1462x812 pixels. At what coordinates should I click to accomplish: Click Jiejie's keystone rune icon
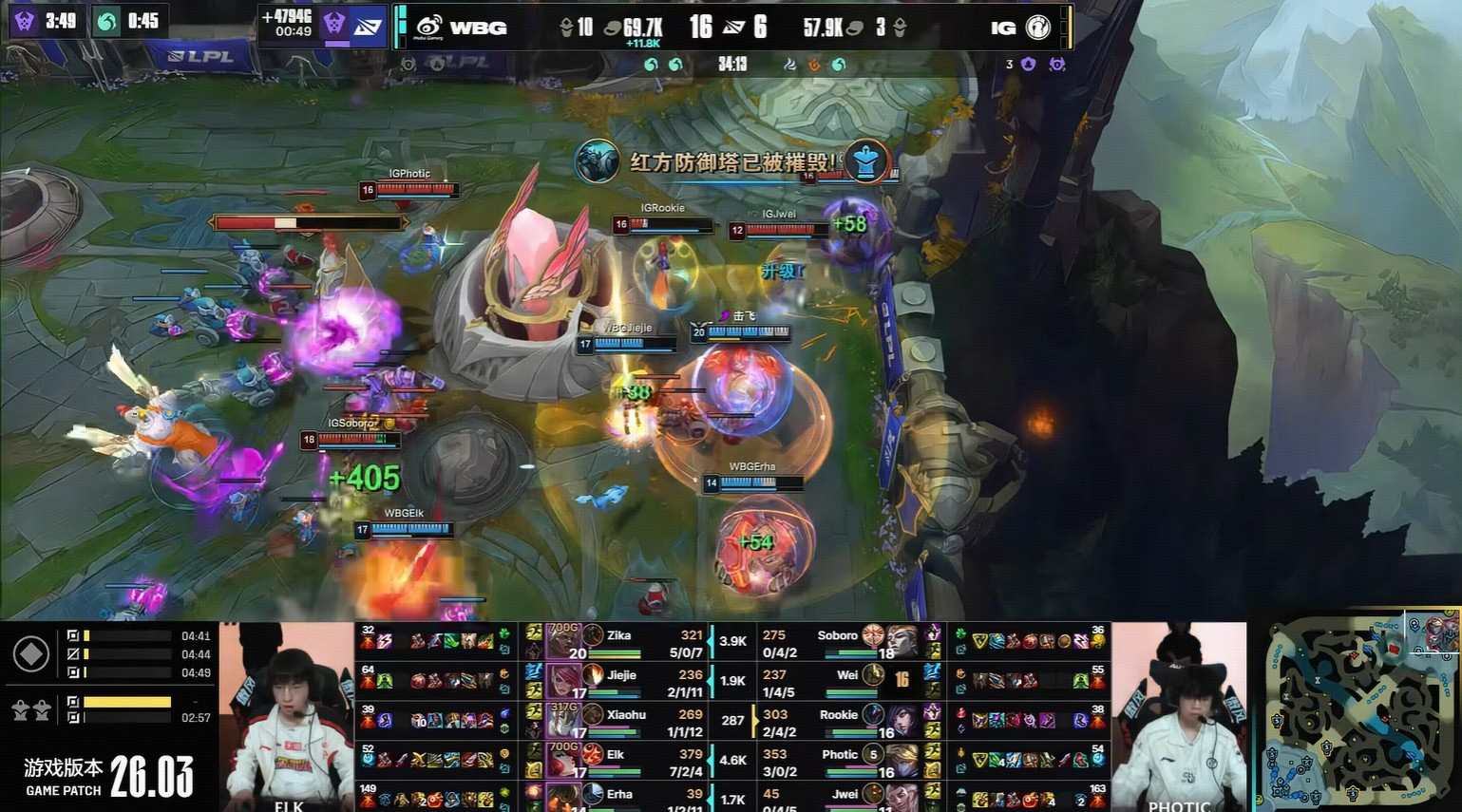(593, 675)
